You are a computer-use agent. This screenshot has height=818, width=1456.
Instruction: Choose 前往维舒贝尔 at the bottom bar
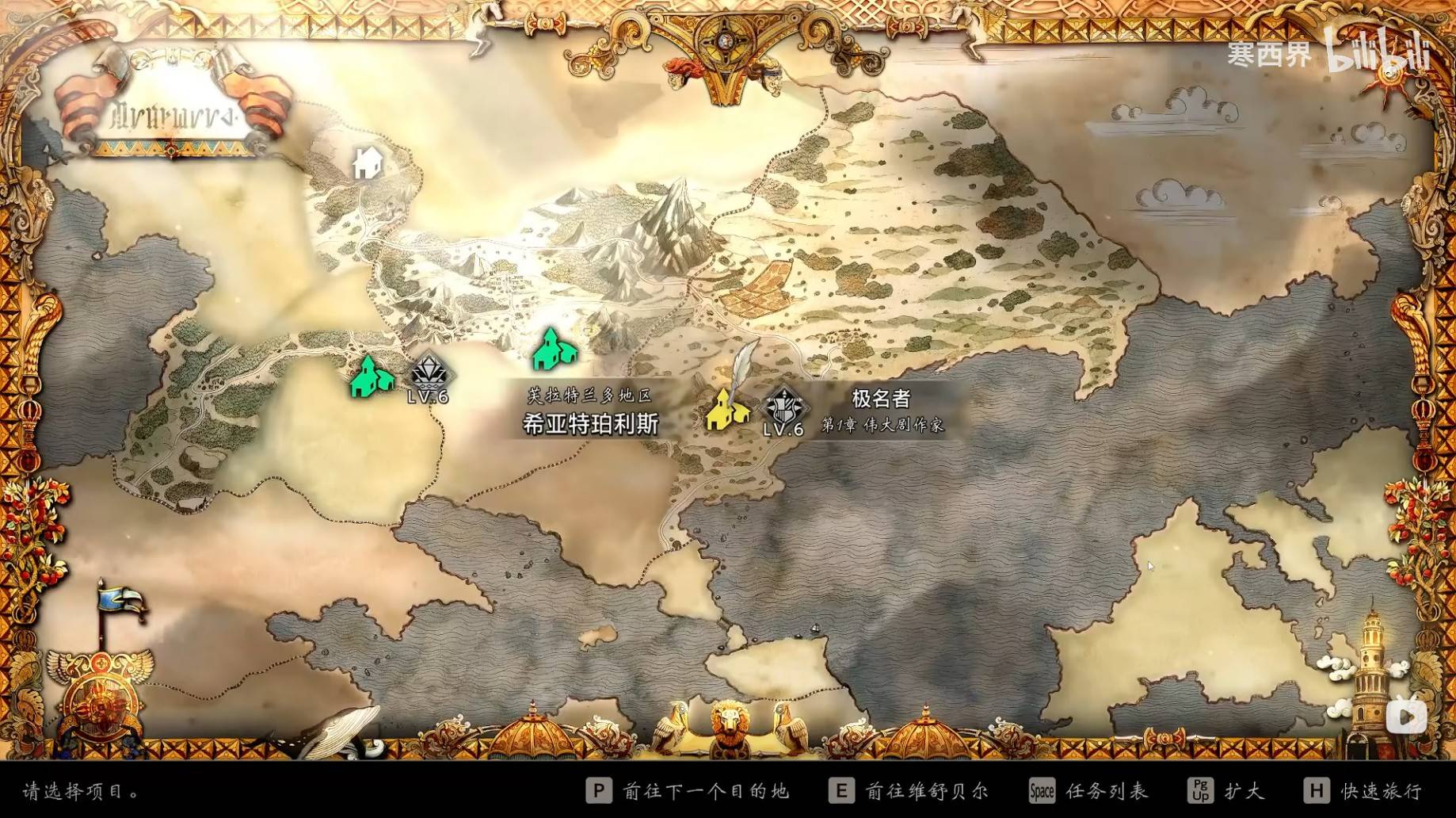(x=909, y=791)
